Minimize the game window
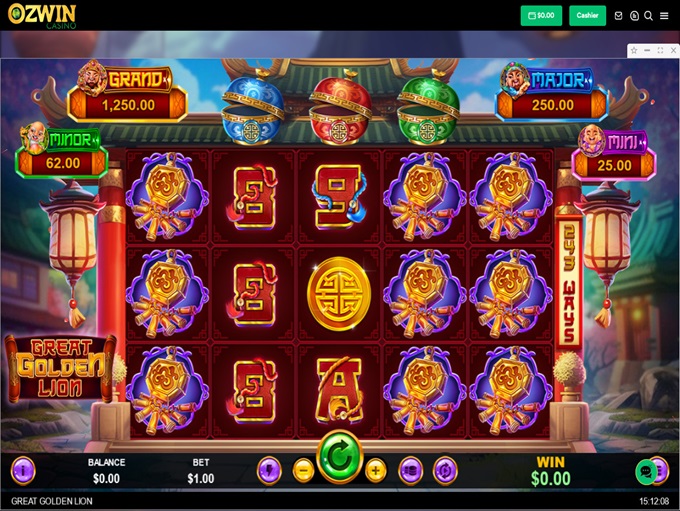The height and width of the screenshot is (511, 680). (x=647, y=50)
